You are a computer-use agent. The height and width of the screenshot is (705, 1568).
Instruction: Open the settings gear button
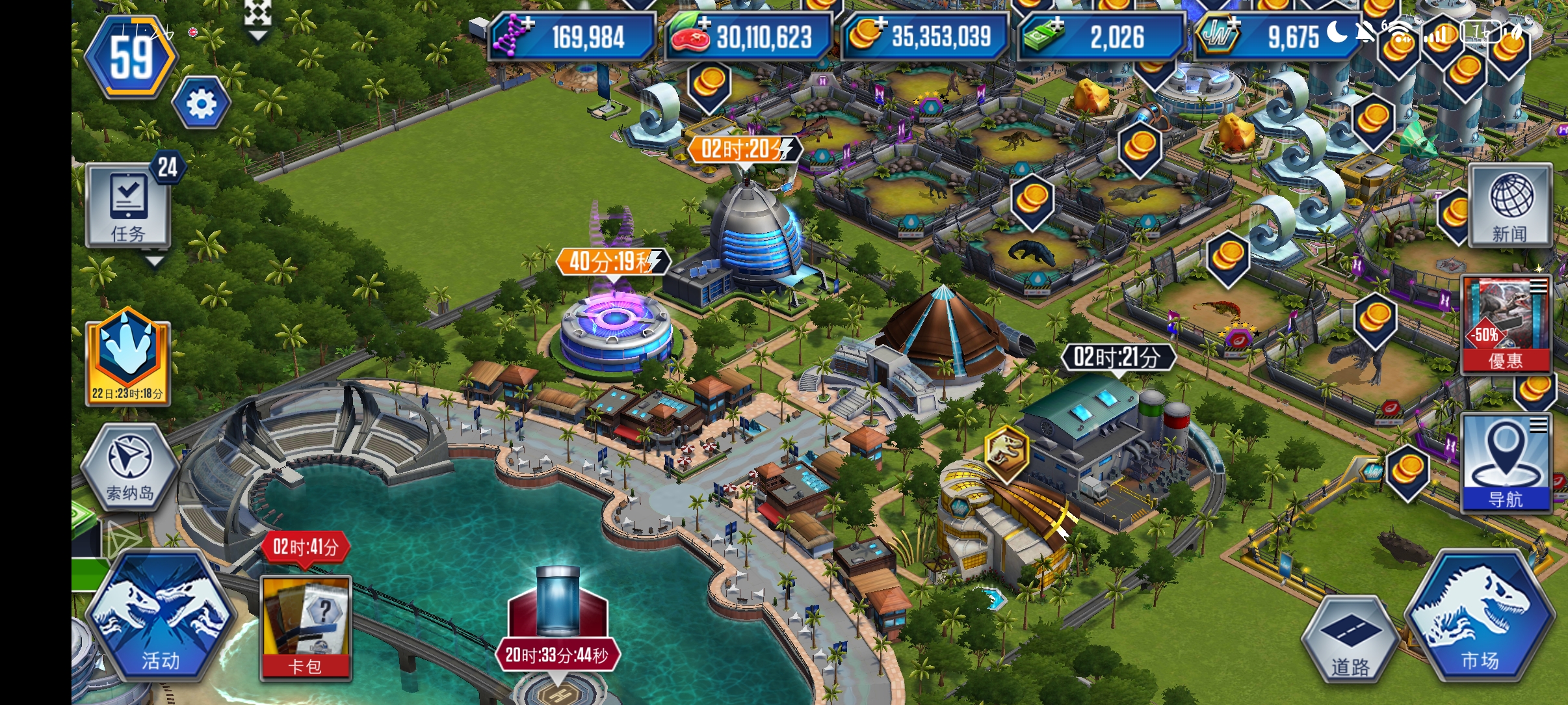click(201, 103)
